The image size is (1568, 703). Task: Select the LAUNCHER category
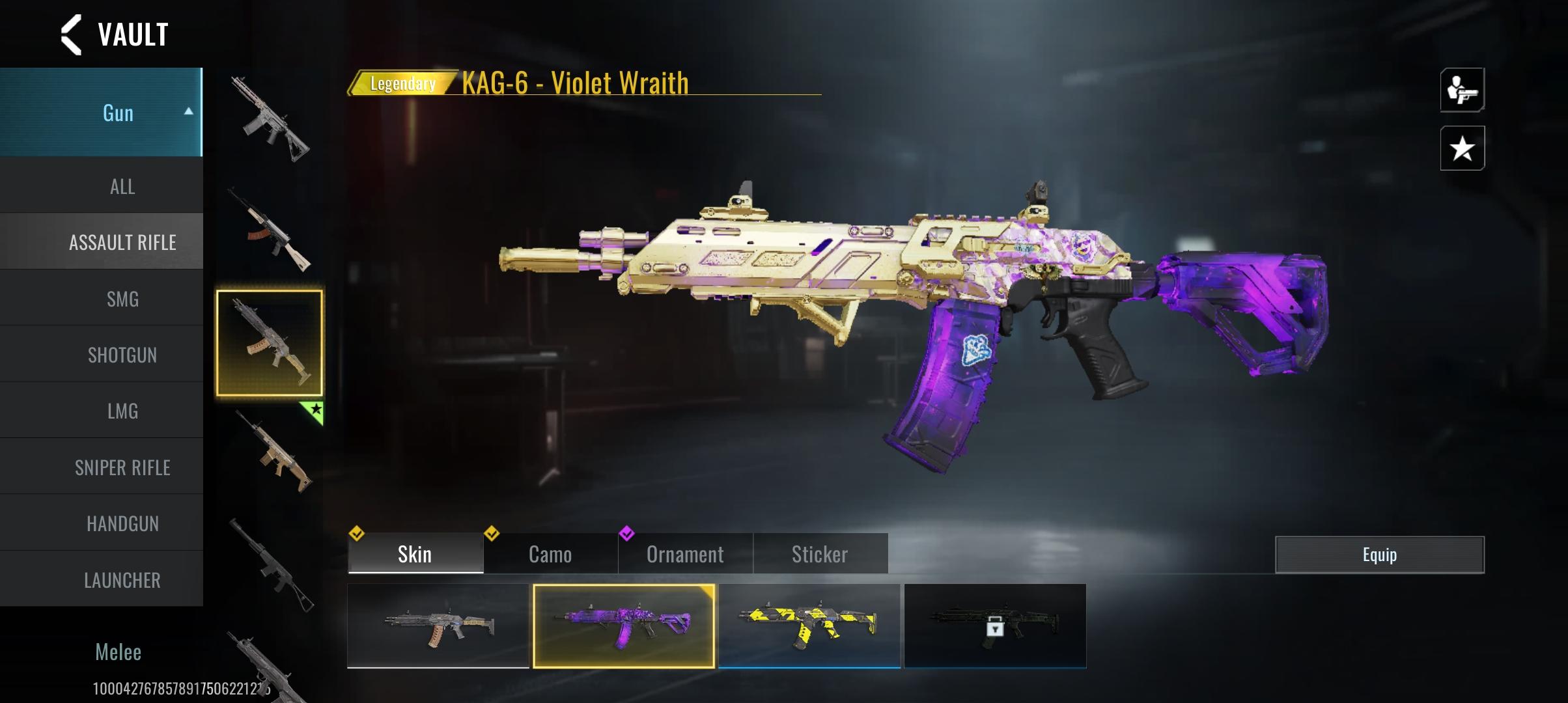(x=122, y=580)
